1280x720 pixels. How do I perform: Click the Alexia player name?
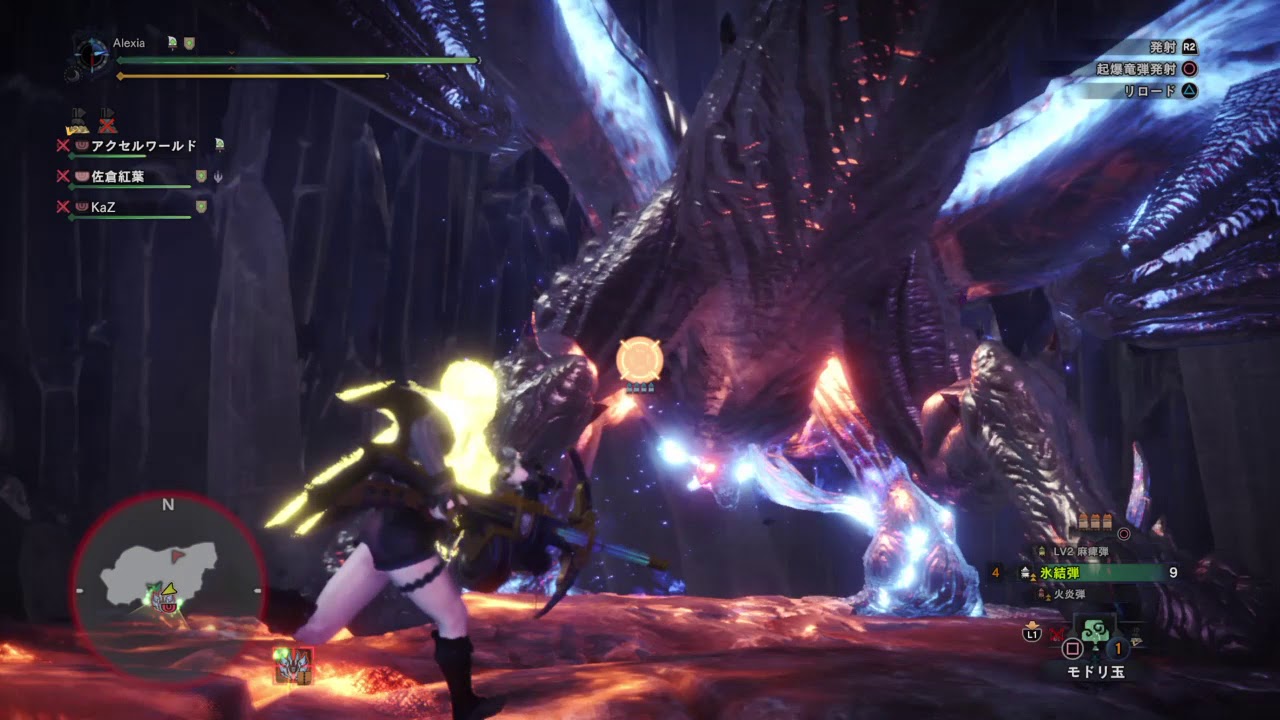tap(129, 43)
